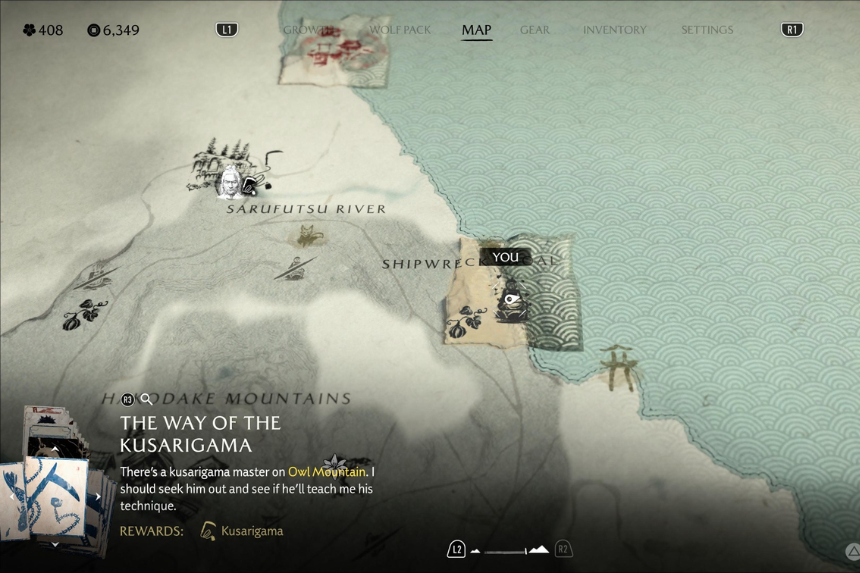
Task: Click the magnifier icon above the quest title
Action: coord(147,399)
